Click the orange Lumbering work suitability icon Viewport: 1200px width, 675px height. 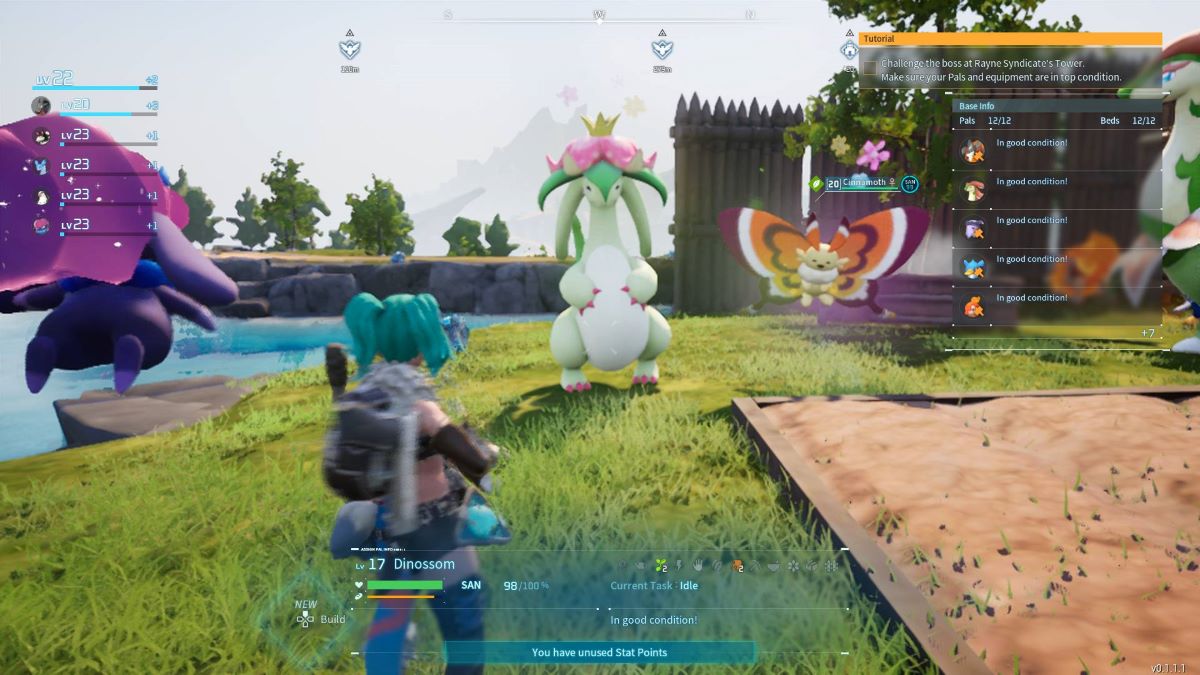coord(737,566)
